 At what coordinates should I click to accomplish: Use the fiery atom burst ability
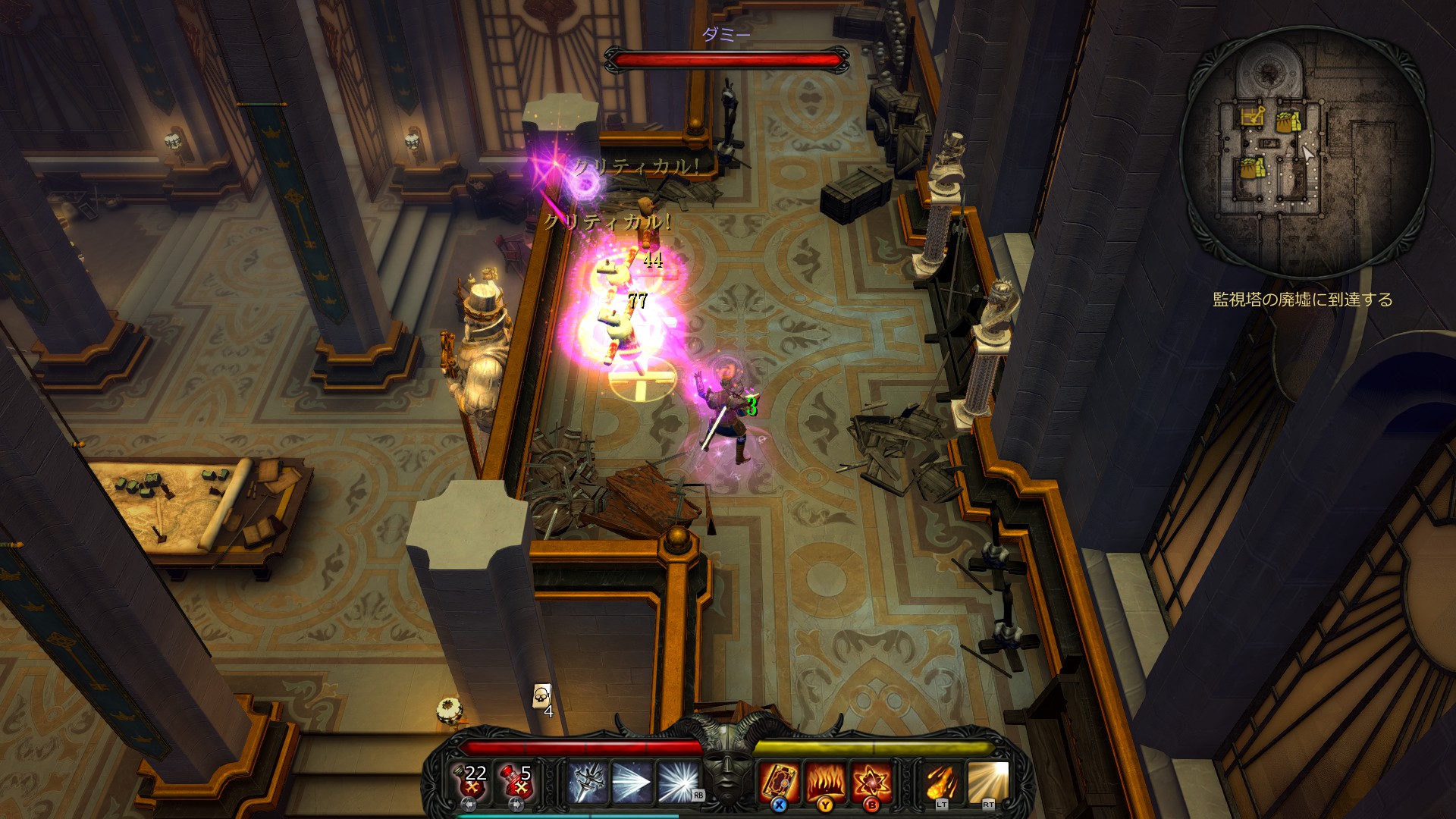871,782
